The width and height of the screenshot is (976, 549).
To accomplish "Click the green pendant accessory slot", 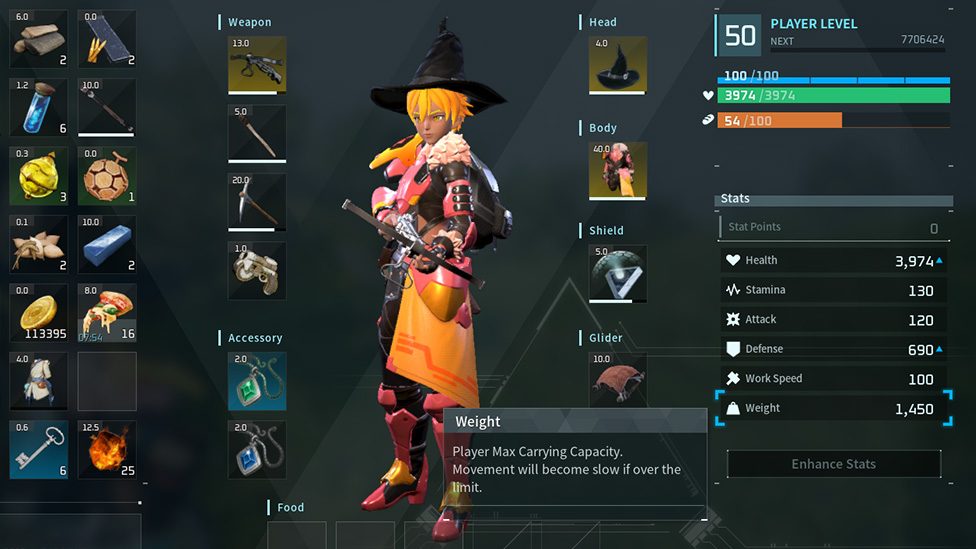I will 257,381.
